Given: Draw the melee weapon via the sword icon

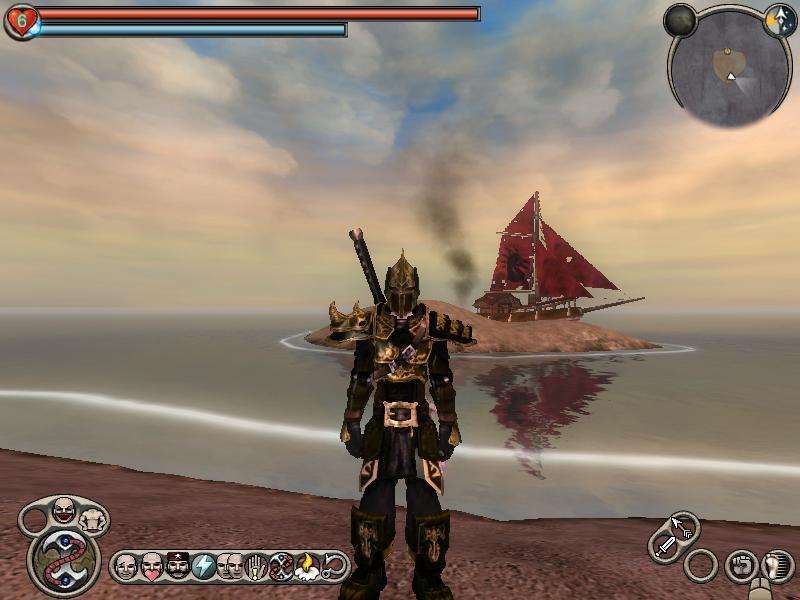Looking at the screenshot, I should point(665,546).
